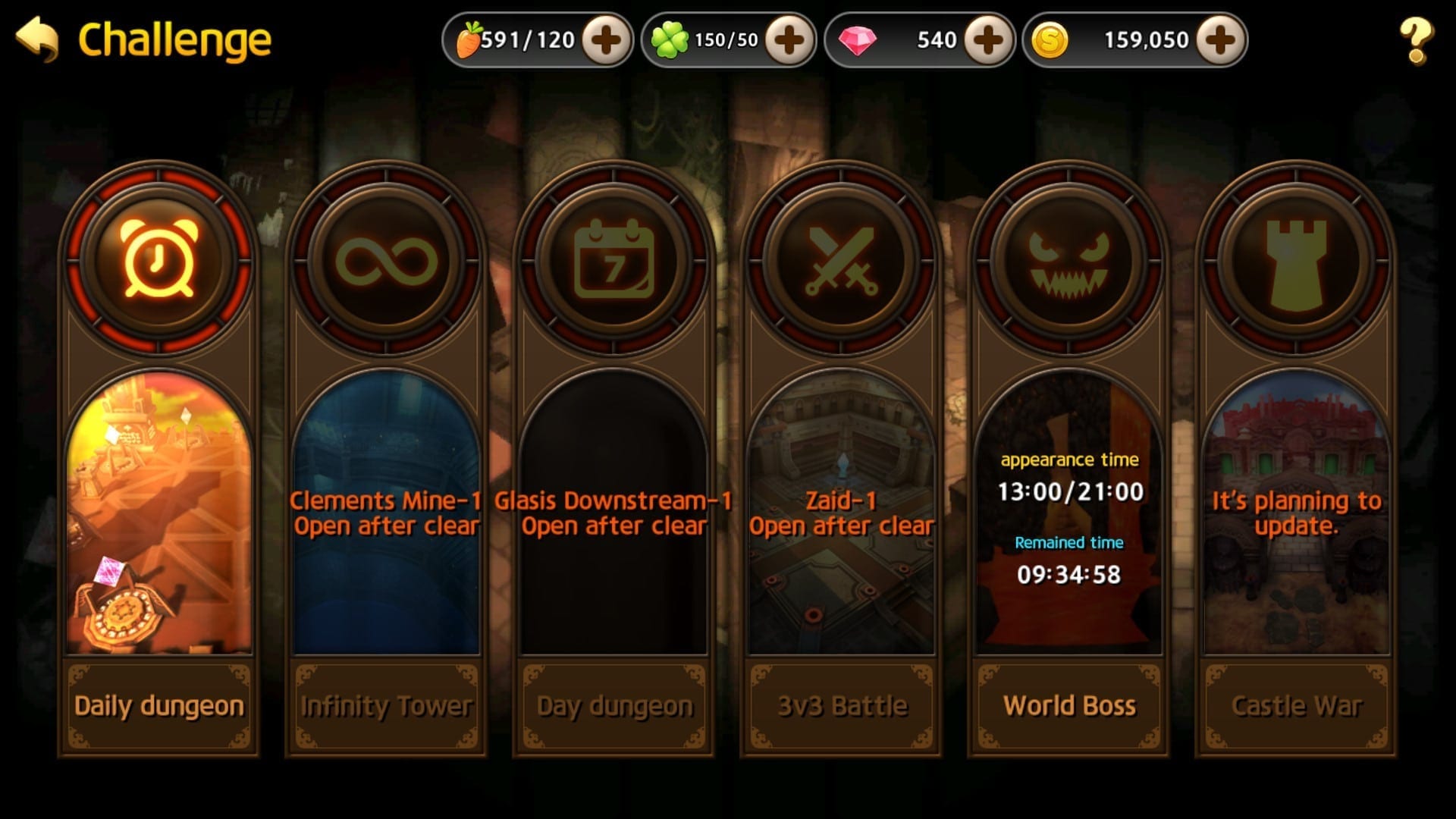Buy more pink gems
Screen dimensions: 1456x819
click(988, 40)
